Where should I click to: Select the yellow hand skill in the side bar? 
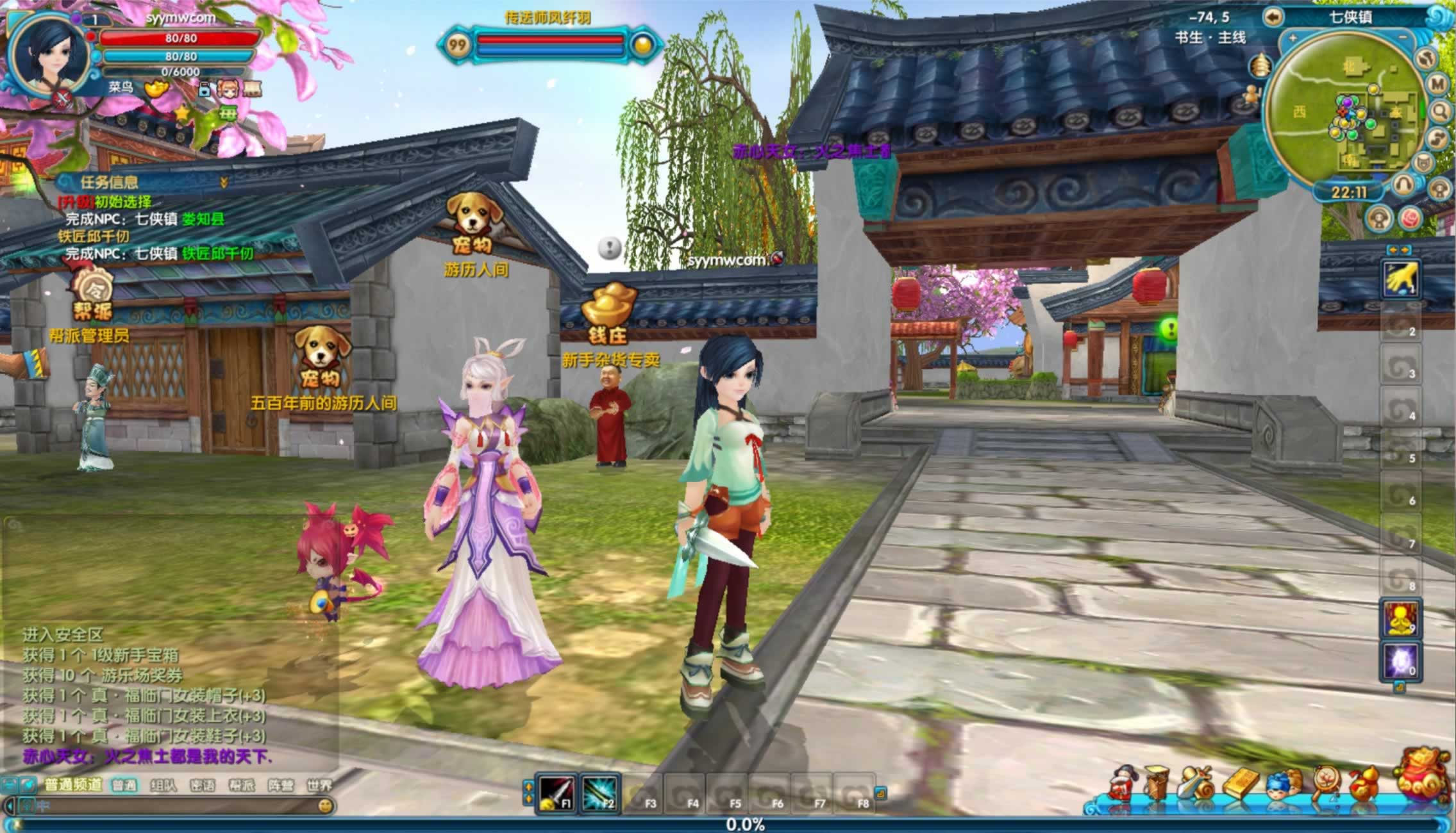[1400, 279]
